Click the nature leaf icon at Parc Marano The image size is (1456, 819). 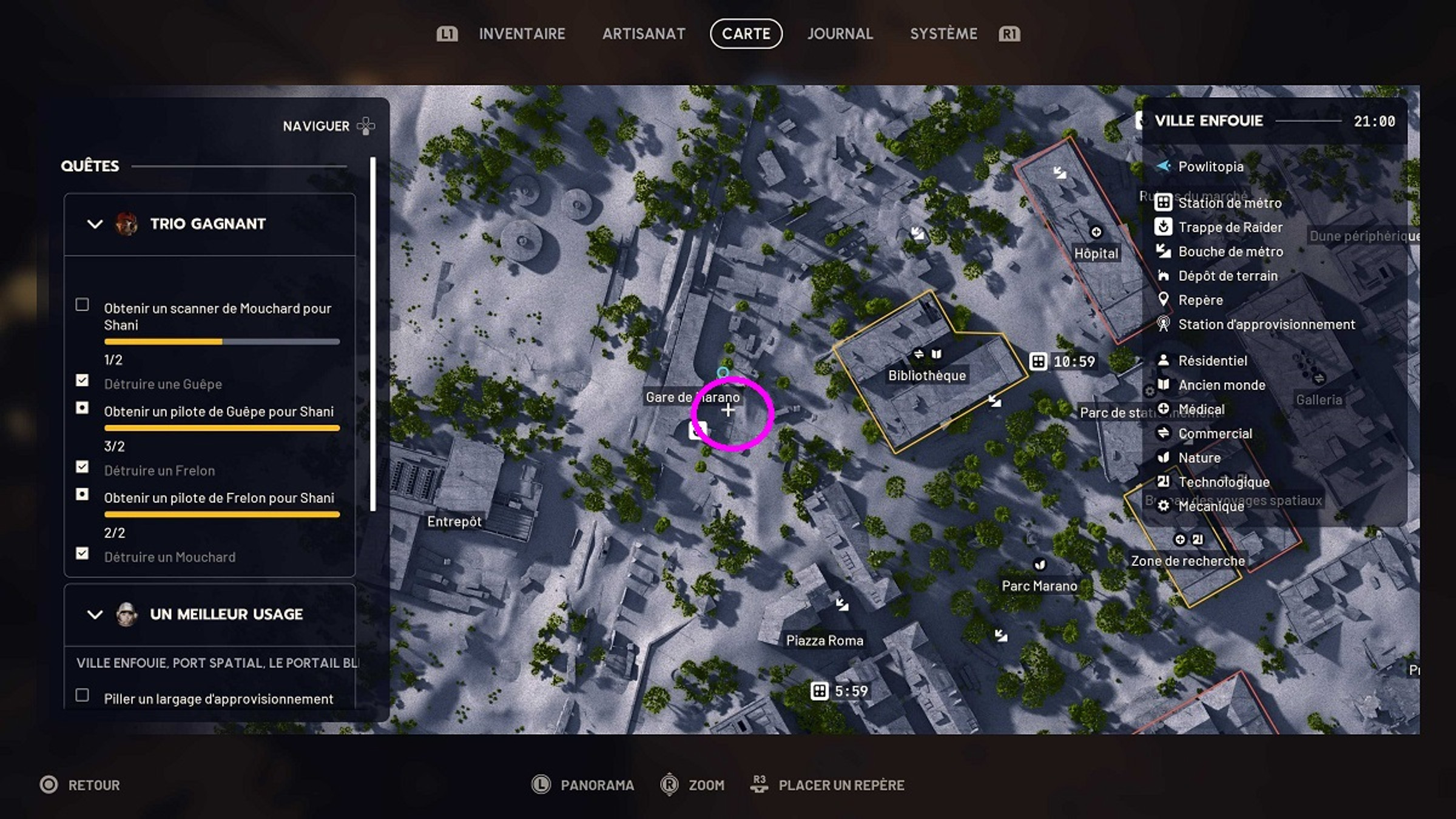1039,564
